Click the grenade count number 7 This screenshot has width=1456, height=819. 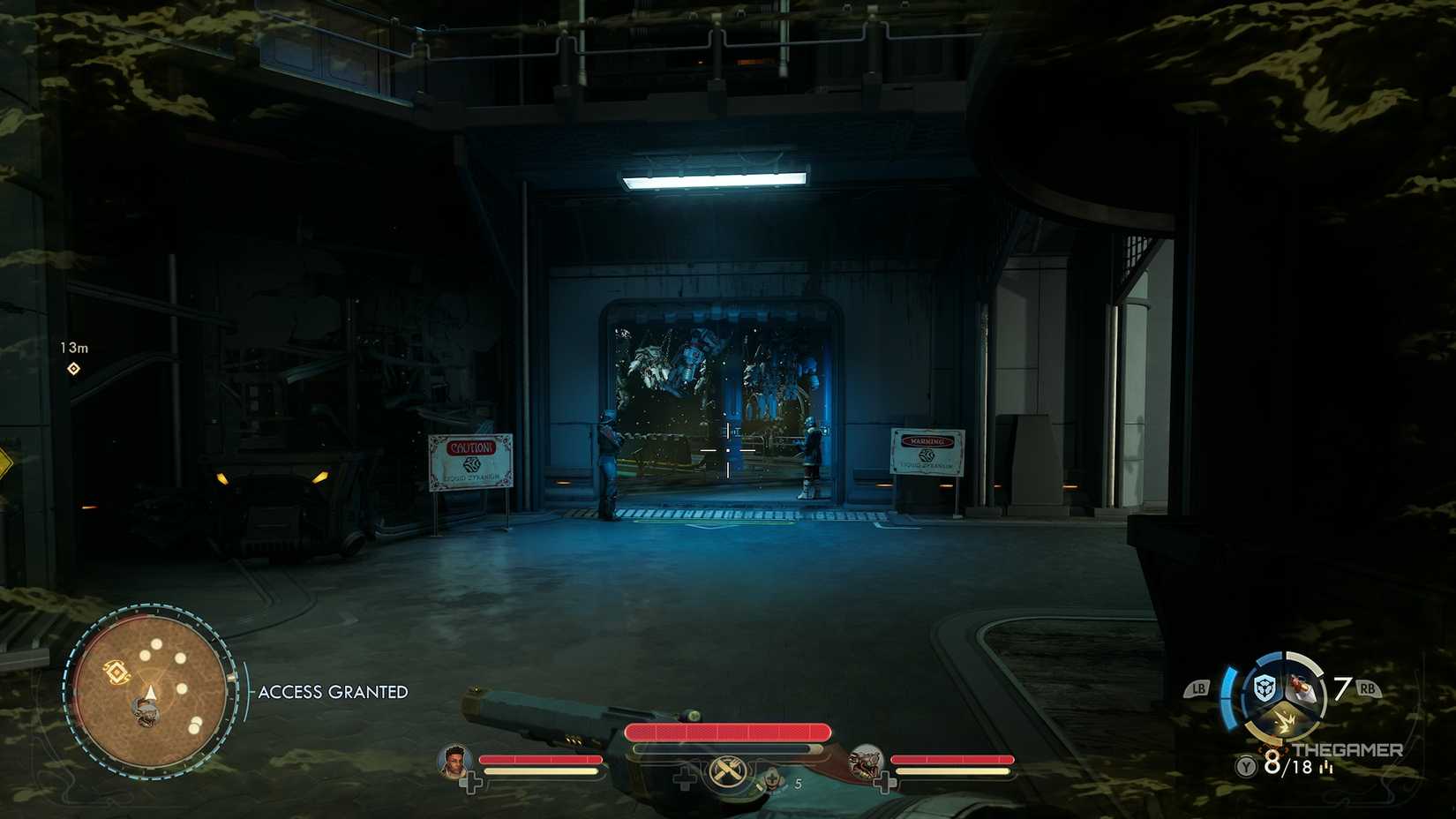[1342, 686]
